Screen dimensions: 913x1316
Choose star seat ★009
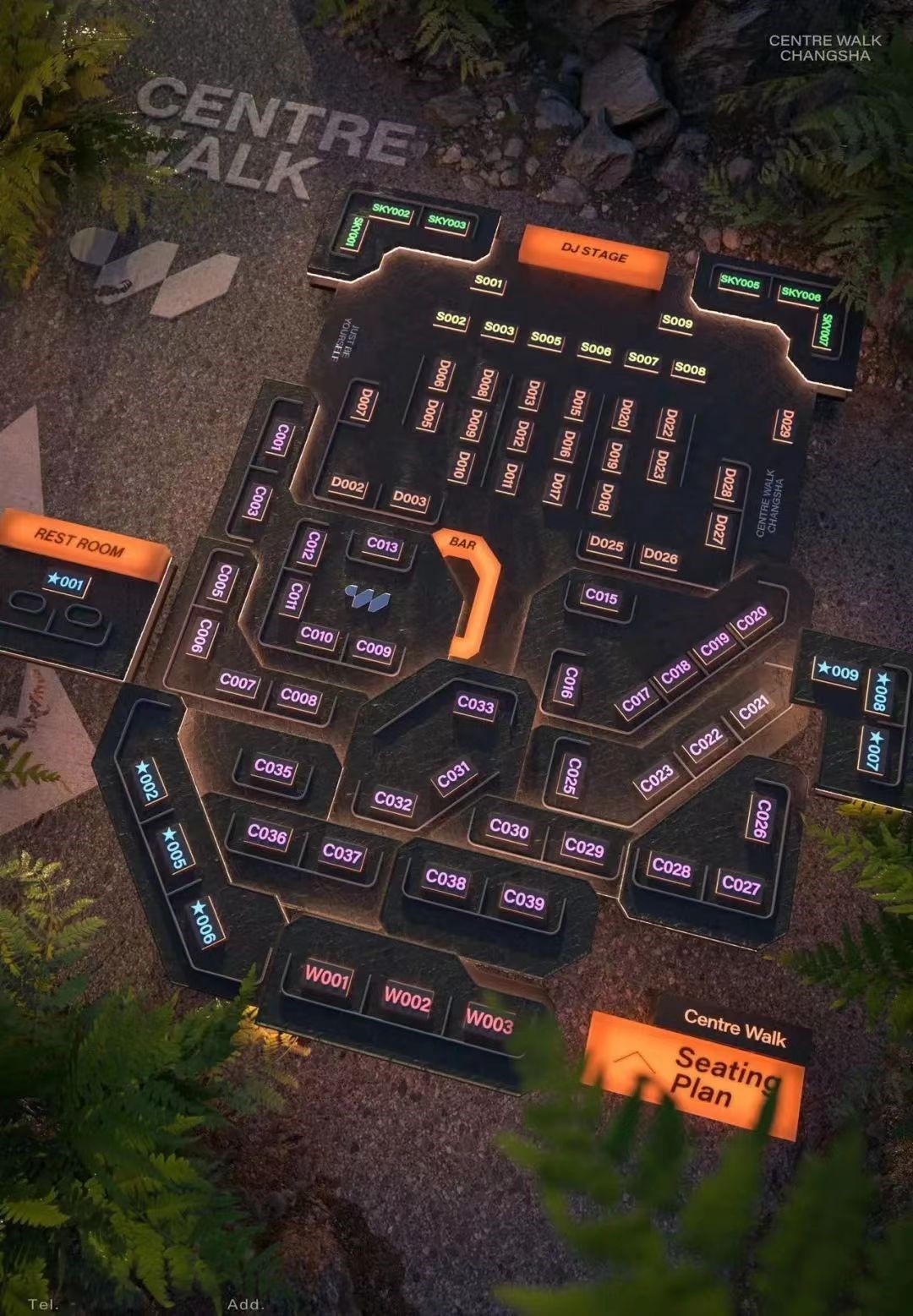coord(836,672)
